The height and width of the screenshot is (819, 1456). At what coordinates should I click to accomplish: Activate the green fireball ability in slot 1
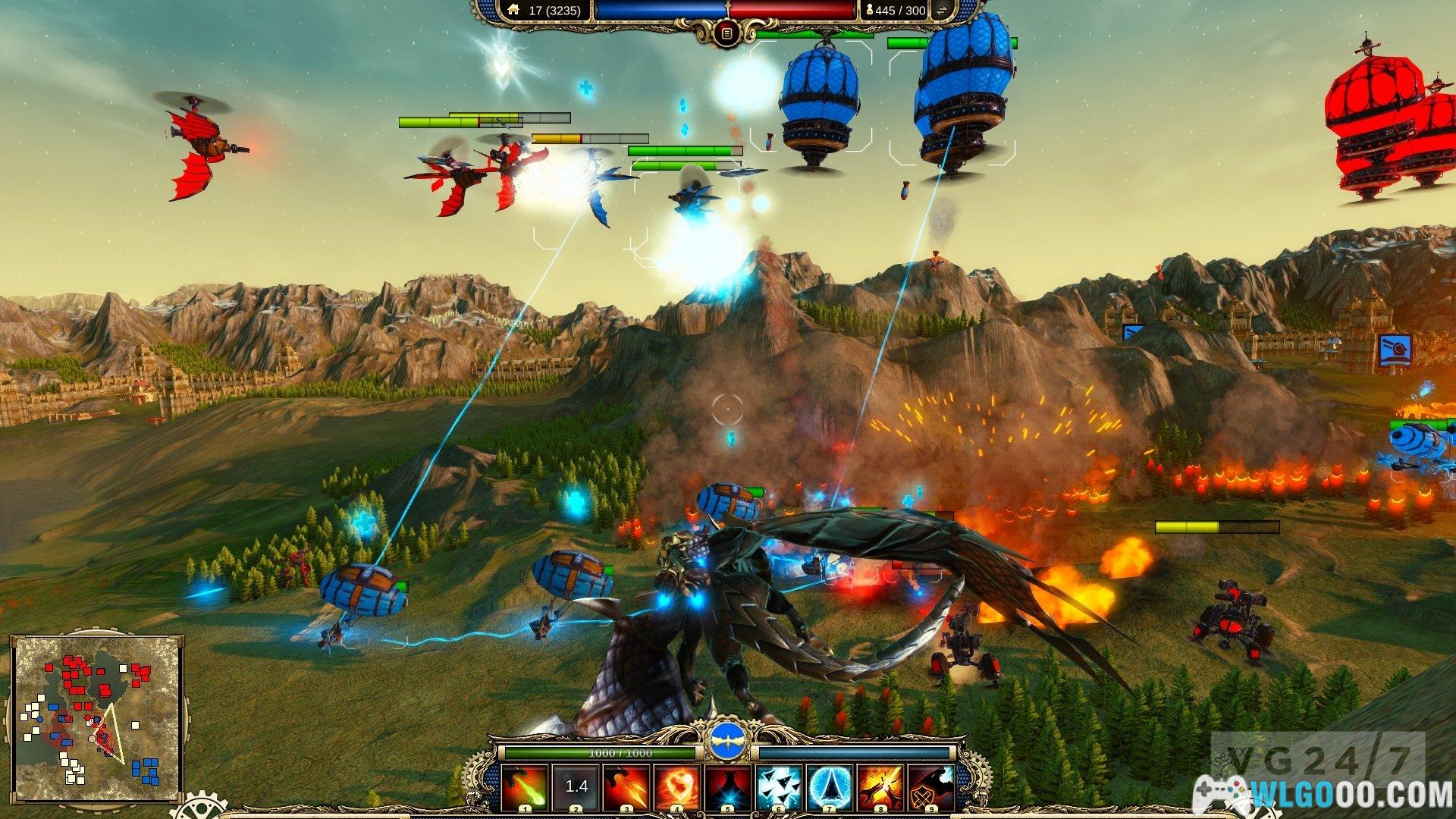[x=525, y=786]
